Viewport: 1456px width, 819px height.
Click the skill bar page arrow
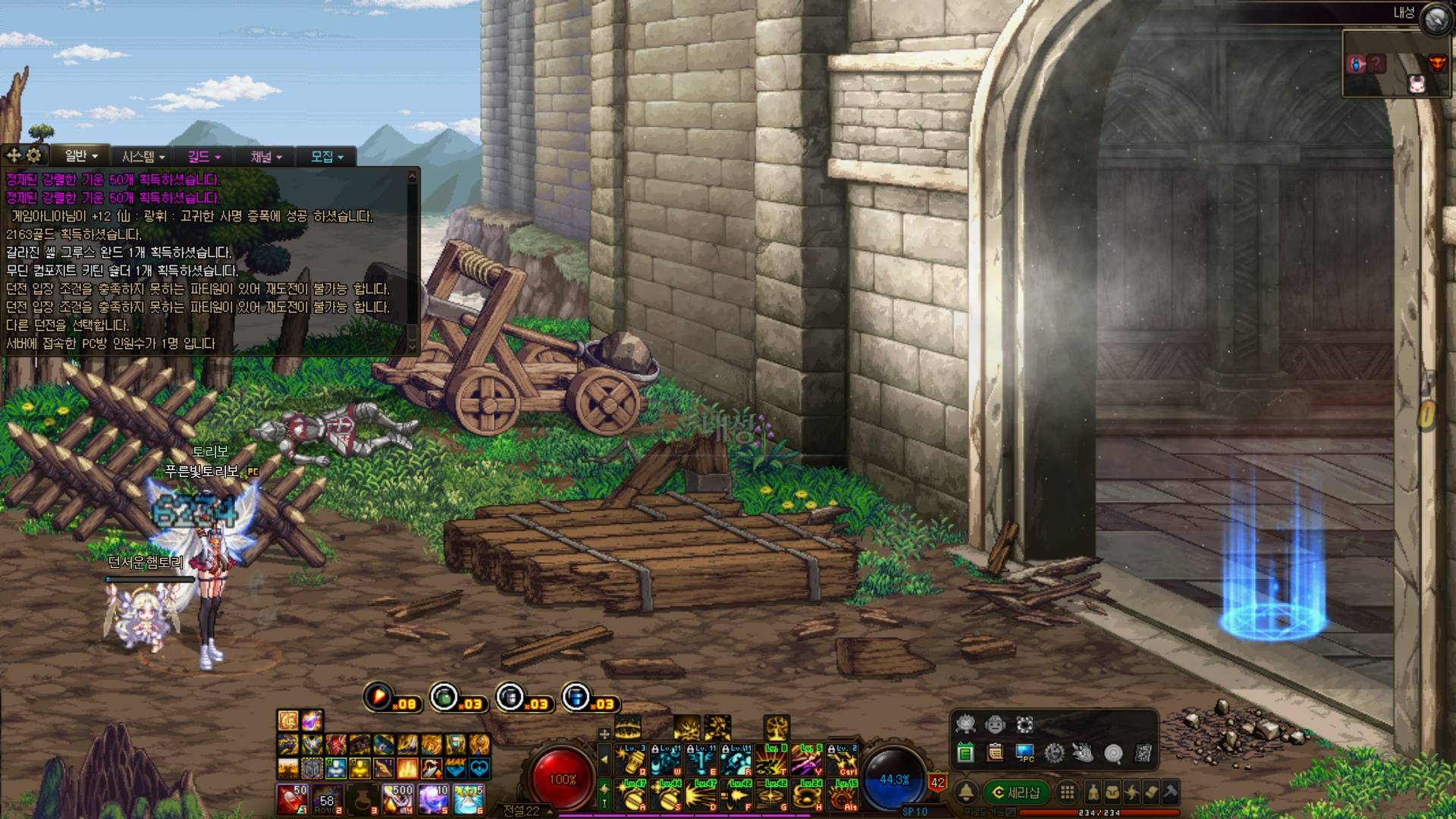pyautogui.click(x=604, y=758)
